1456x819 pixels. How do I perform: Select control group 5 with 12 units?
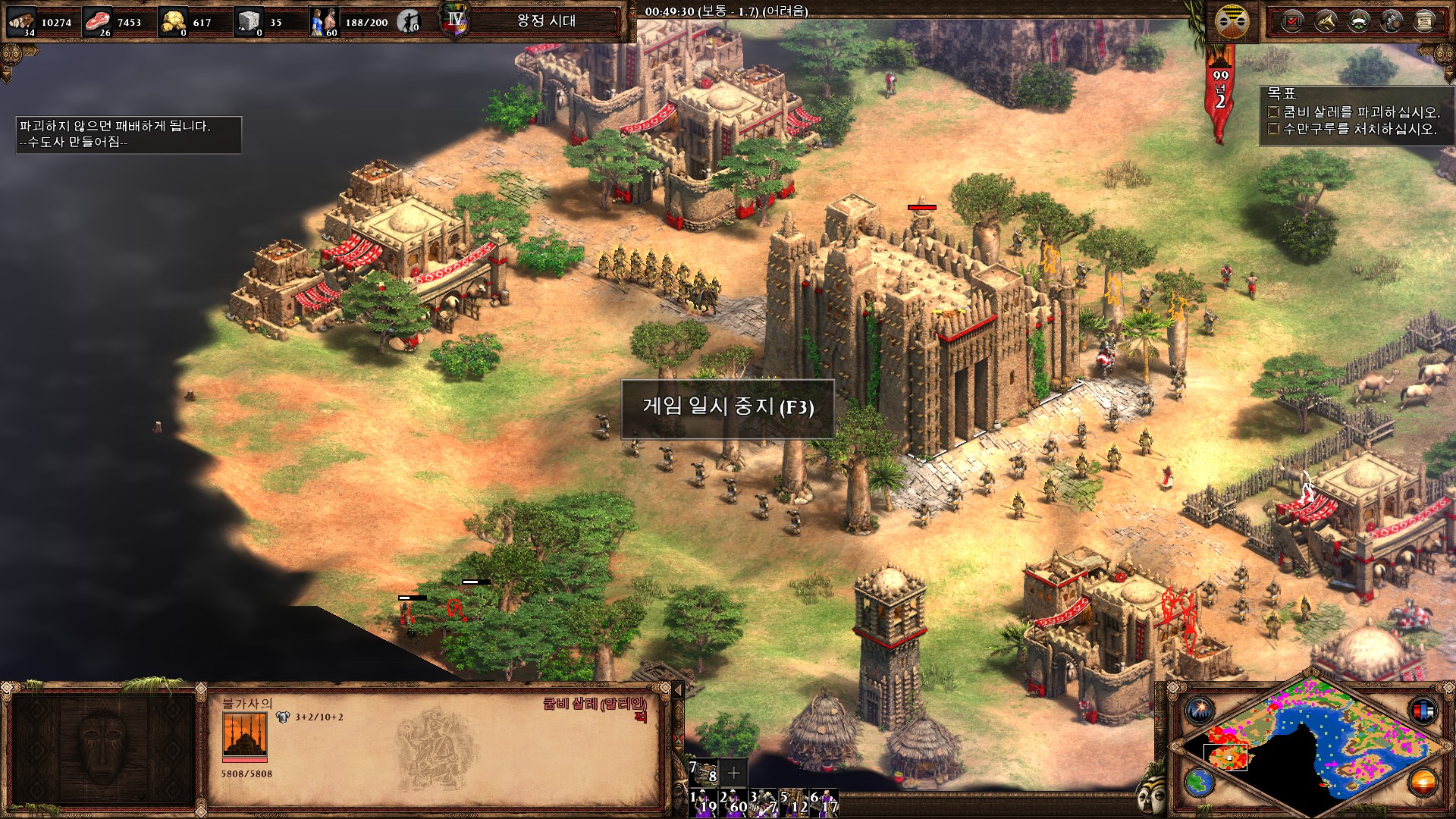(794, 803)
